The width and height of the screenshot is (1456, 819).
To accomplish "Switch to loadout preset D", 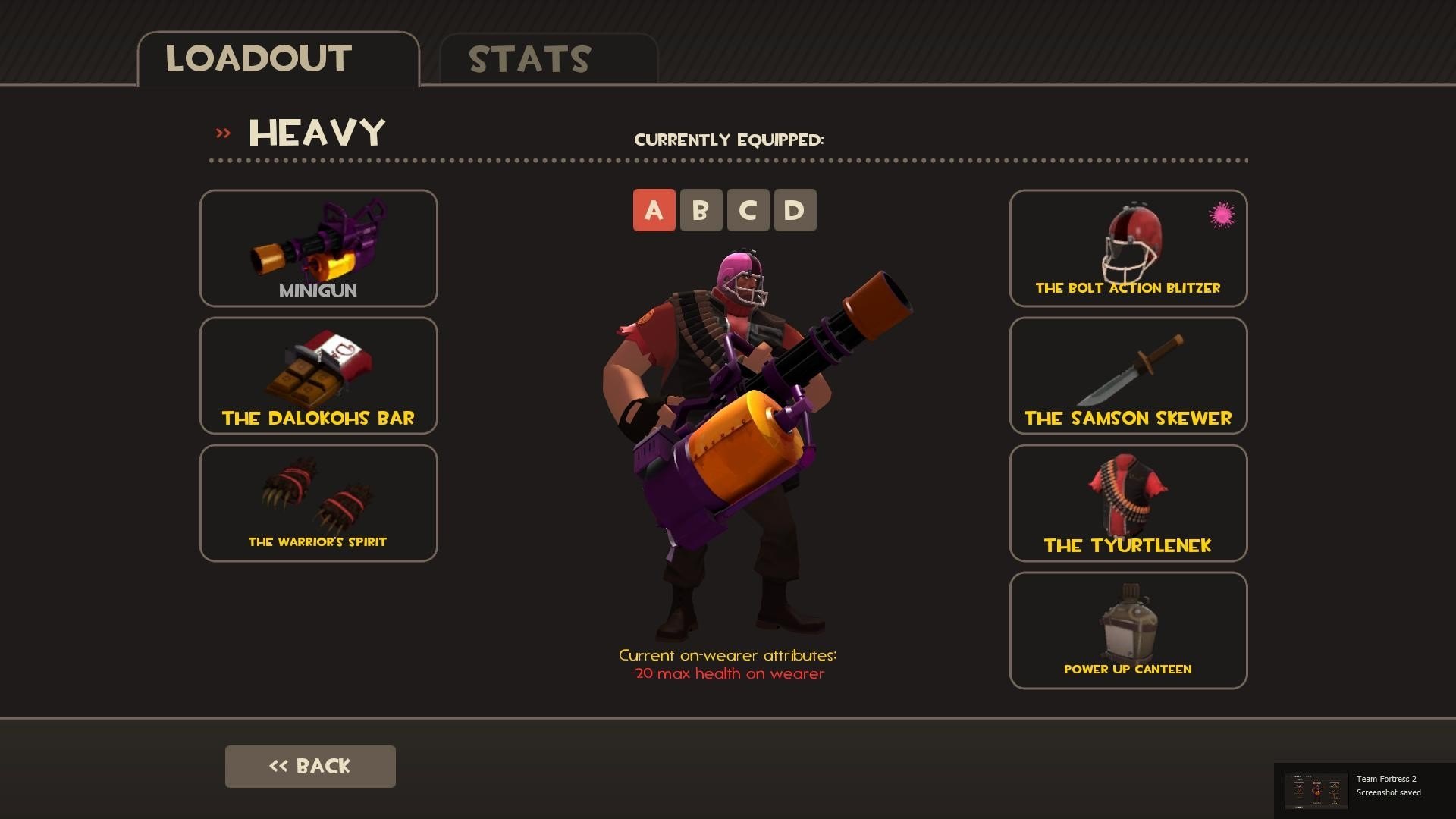I will [x=795, y=210].
